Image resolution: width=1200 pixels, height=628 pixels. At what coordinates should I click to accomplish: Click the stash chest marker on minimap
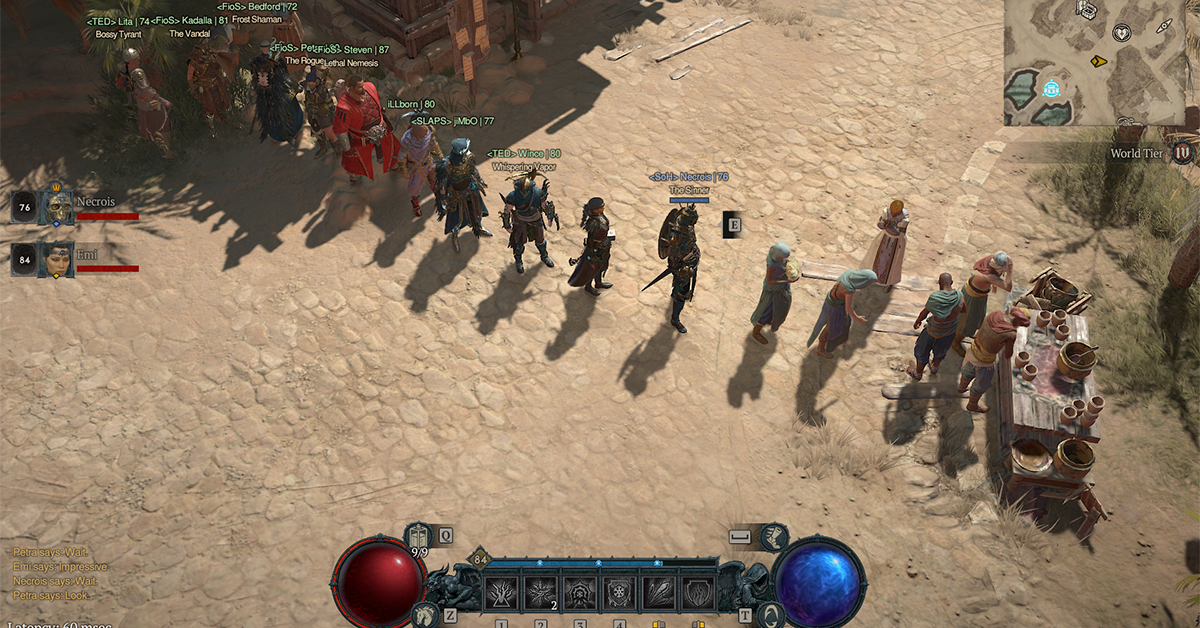point(1087,10)
